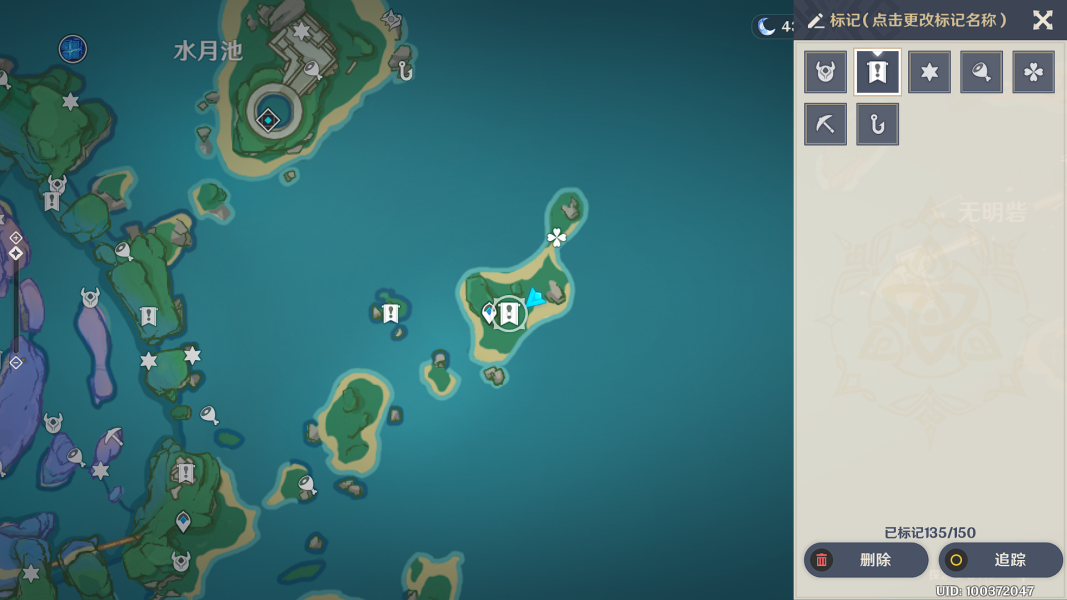Viewport: 1067px width, 600px height.
Task: Choose the star marker icon
Action: (929, 72)
